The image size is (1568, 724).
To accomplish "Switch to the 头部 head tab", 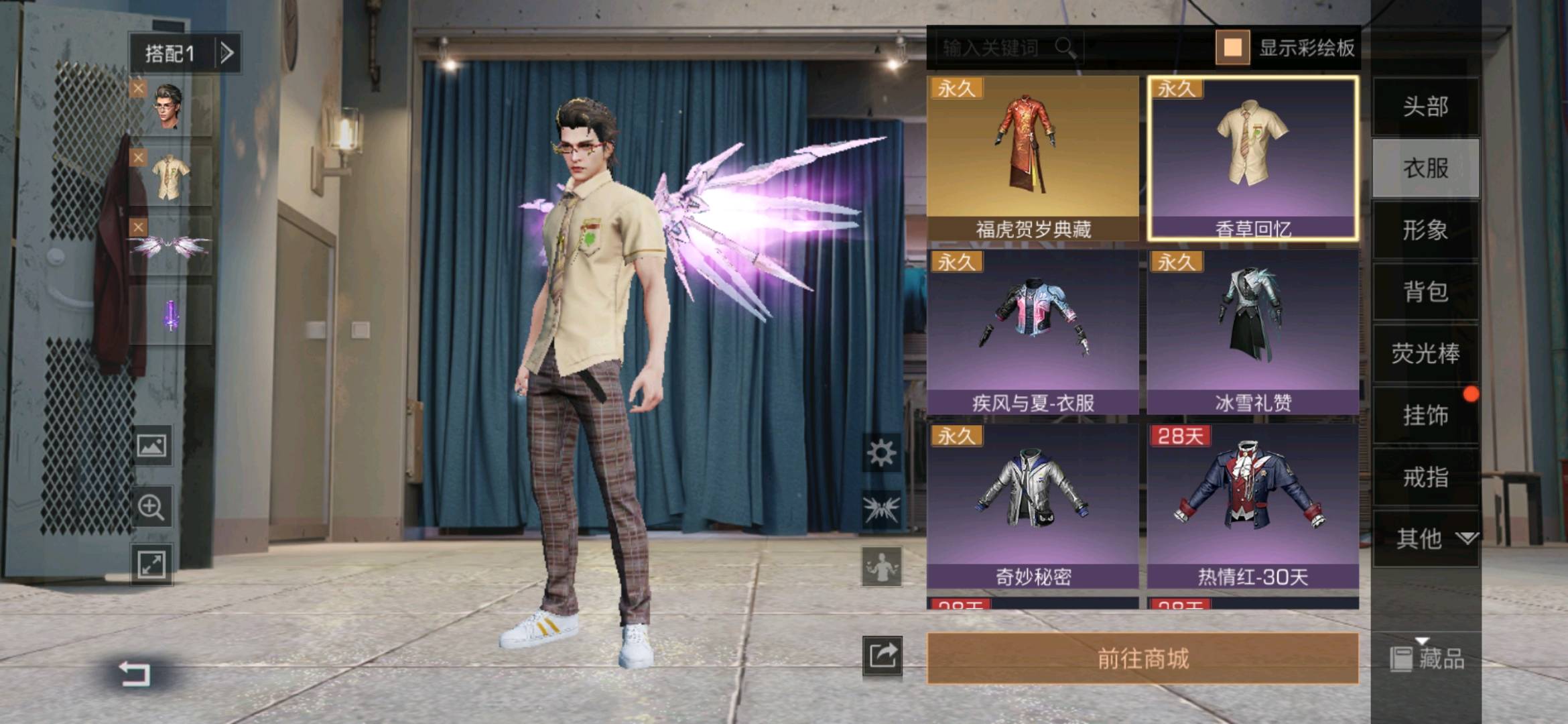I will 1425,106.
